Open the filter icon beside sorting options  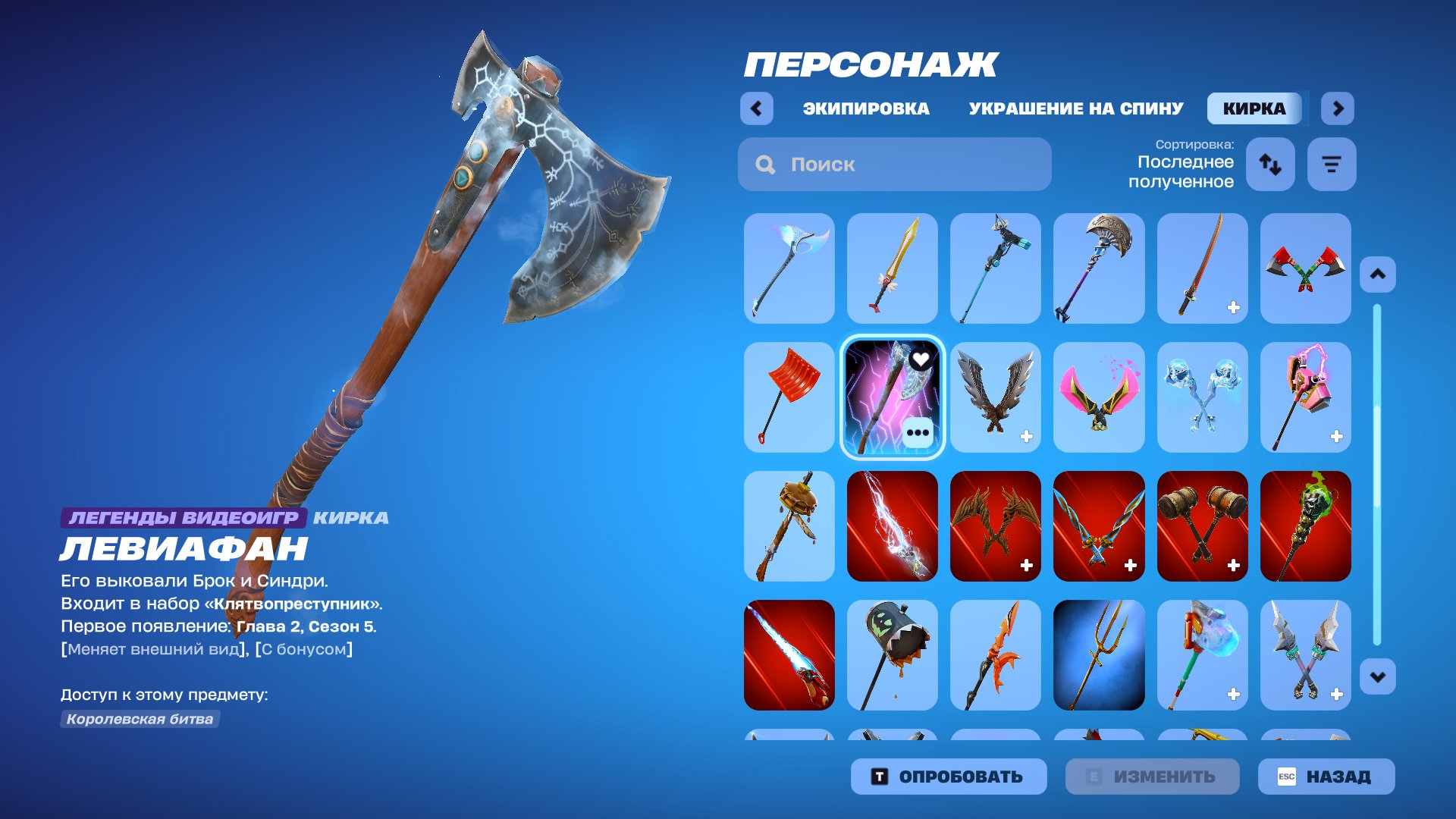[1331, 164]
